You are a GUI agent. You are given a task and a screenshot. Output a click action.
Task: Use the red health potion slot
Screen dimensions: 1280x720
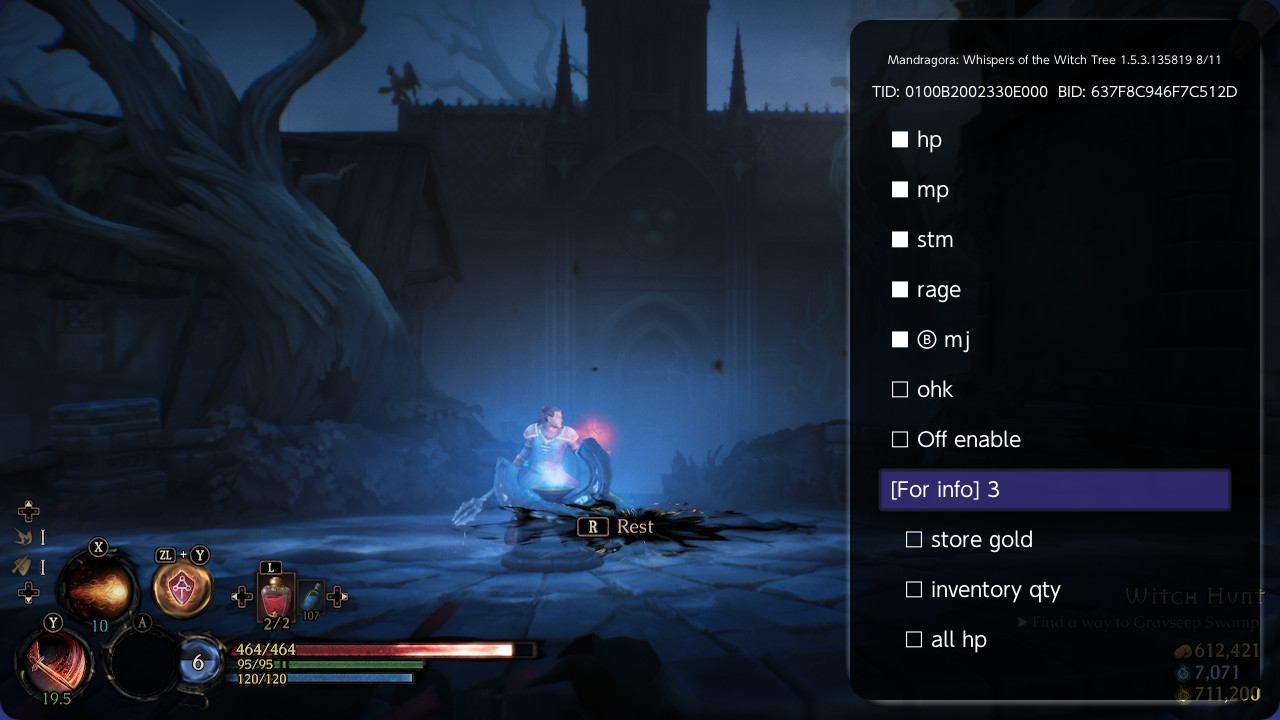pos(275,599)
